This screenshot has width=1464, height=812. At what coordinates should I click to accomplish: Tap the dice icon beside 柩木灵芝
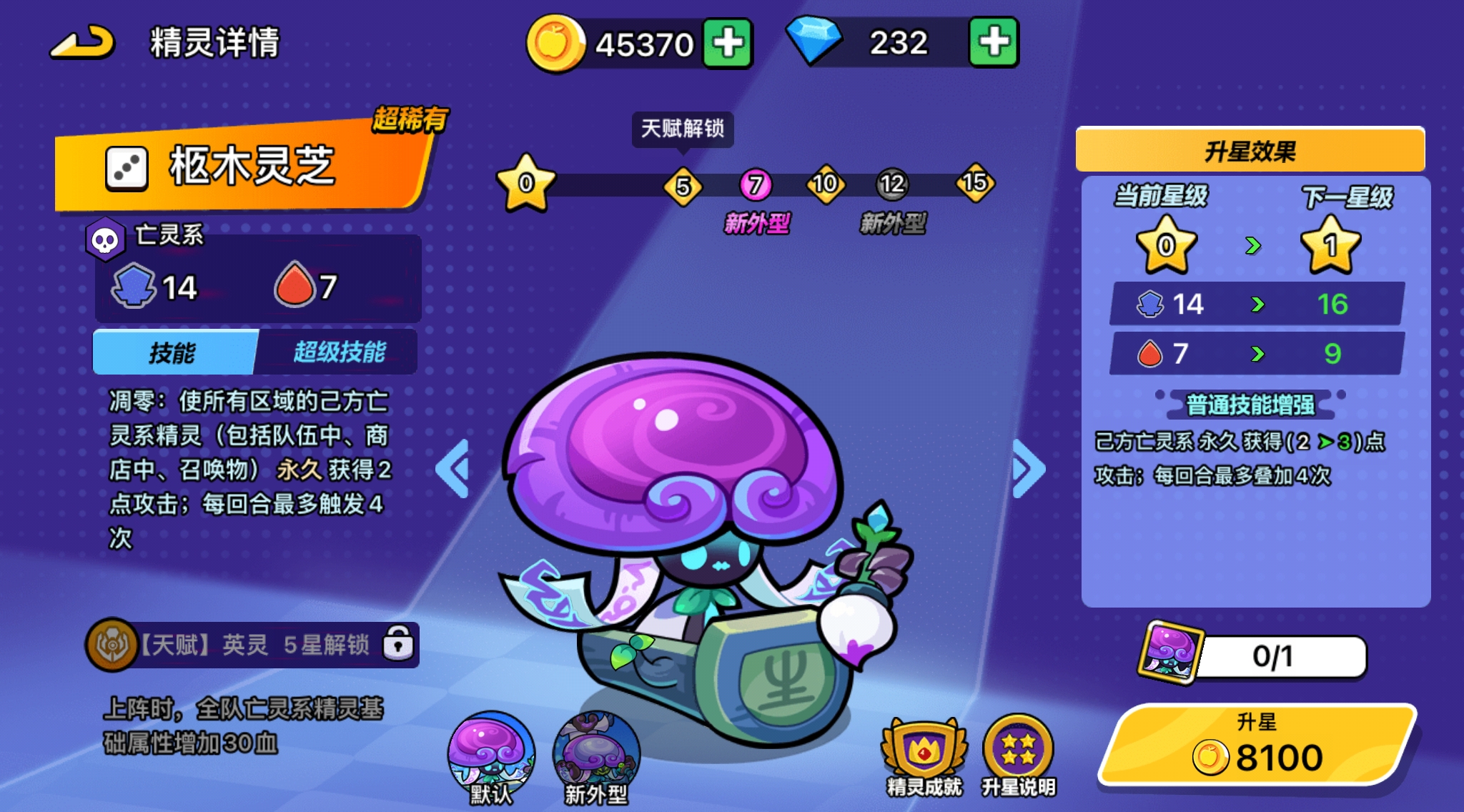click(127, 169)
